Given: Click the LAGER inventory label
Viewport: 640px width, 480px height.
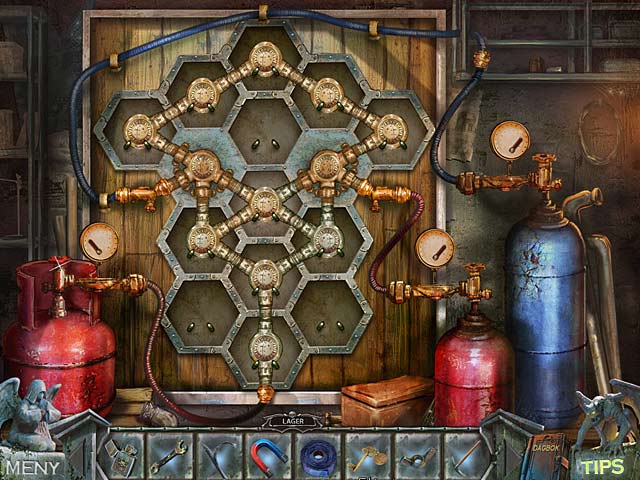Looking at the screenshot, I should [293, 422].
